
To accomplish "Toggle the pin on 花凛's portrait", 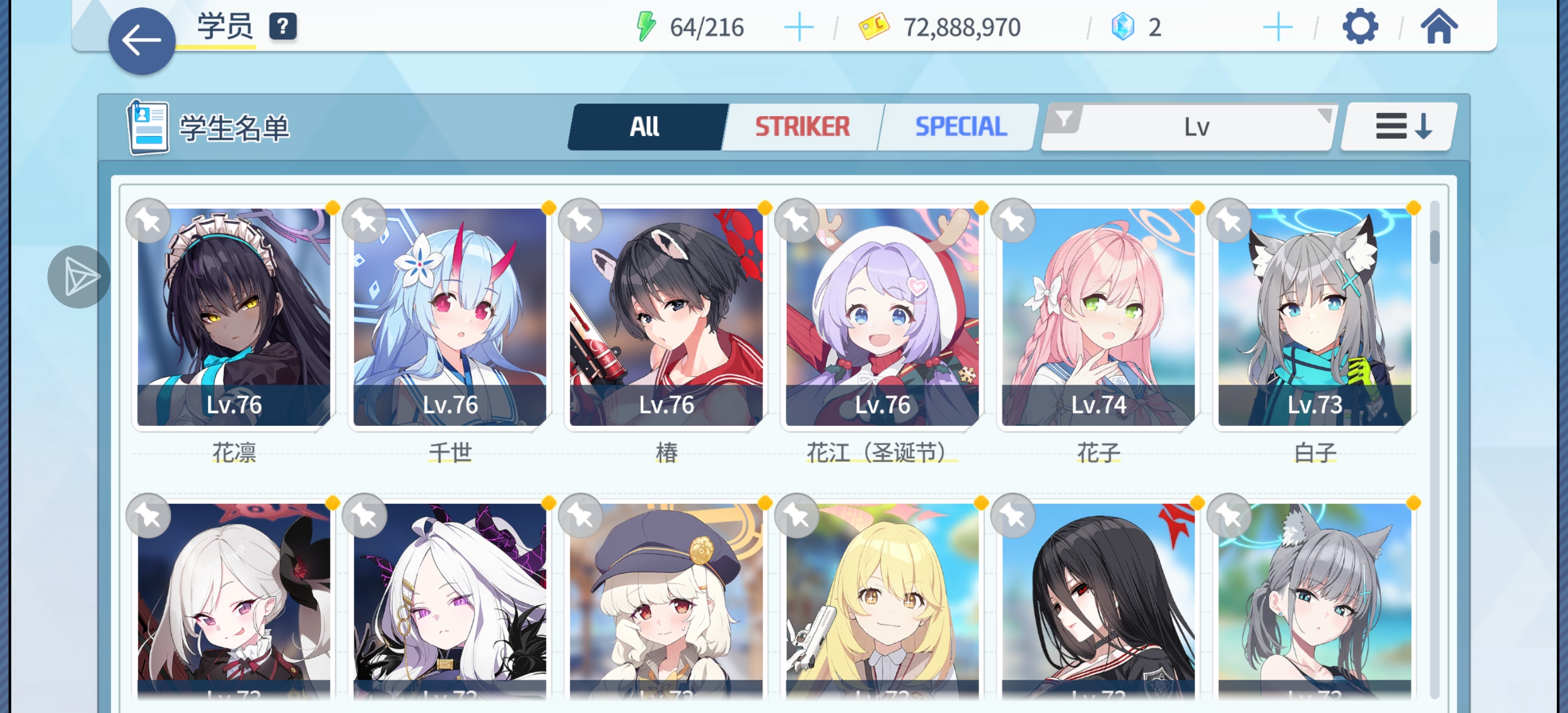I will coord(148,221).
